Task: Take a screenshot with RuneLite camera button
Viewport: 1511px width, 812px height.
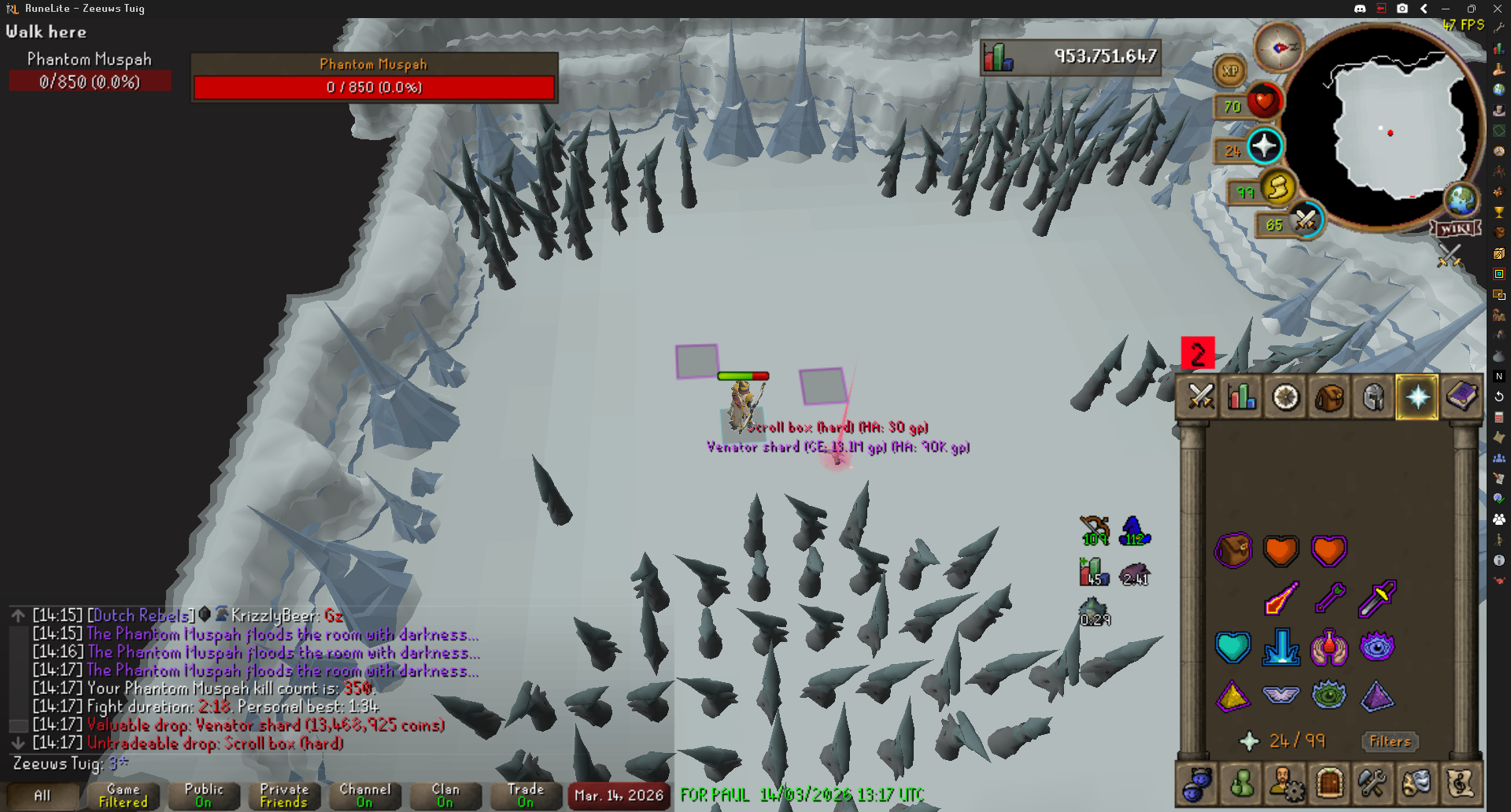Action: pyautogui.click(x=1402, y=9)
